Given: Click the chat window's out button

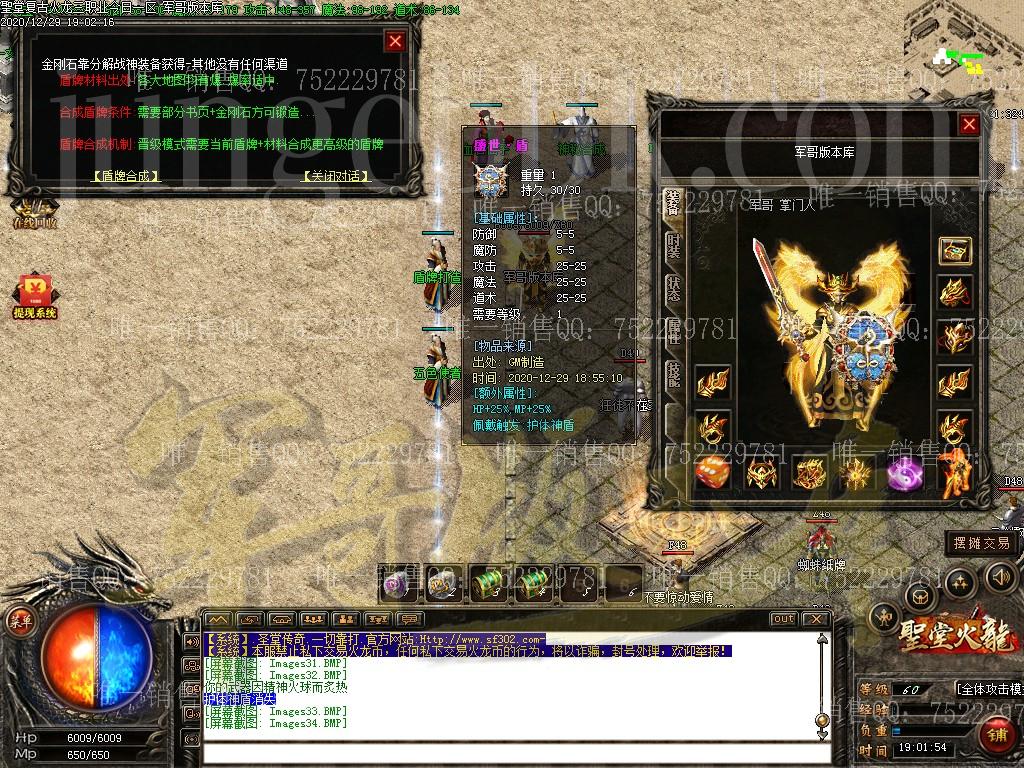Looking at the screenshot, I should [783, 619].
